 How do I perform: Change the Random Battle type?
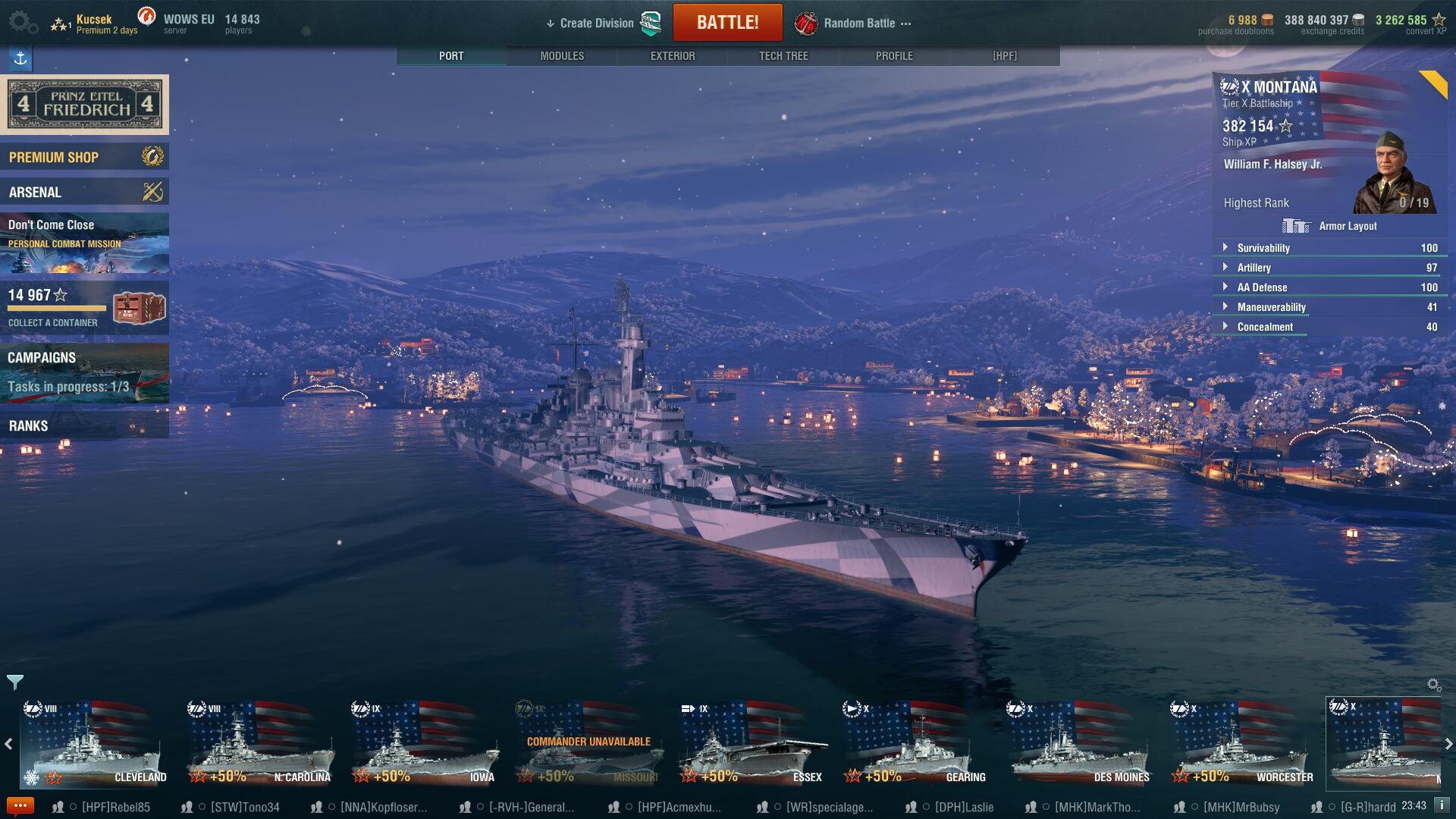point(859,24)
